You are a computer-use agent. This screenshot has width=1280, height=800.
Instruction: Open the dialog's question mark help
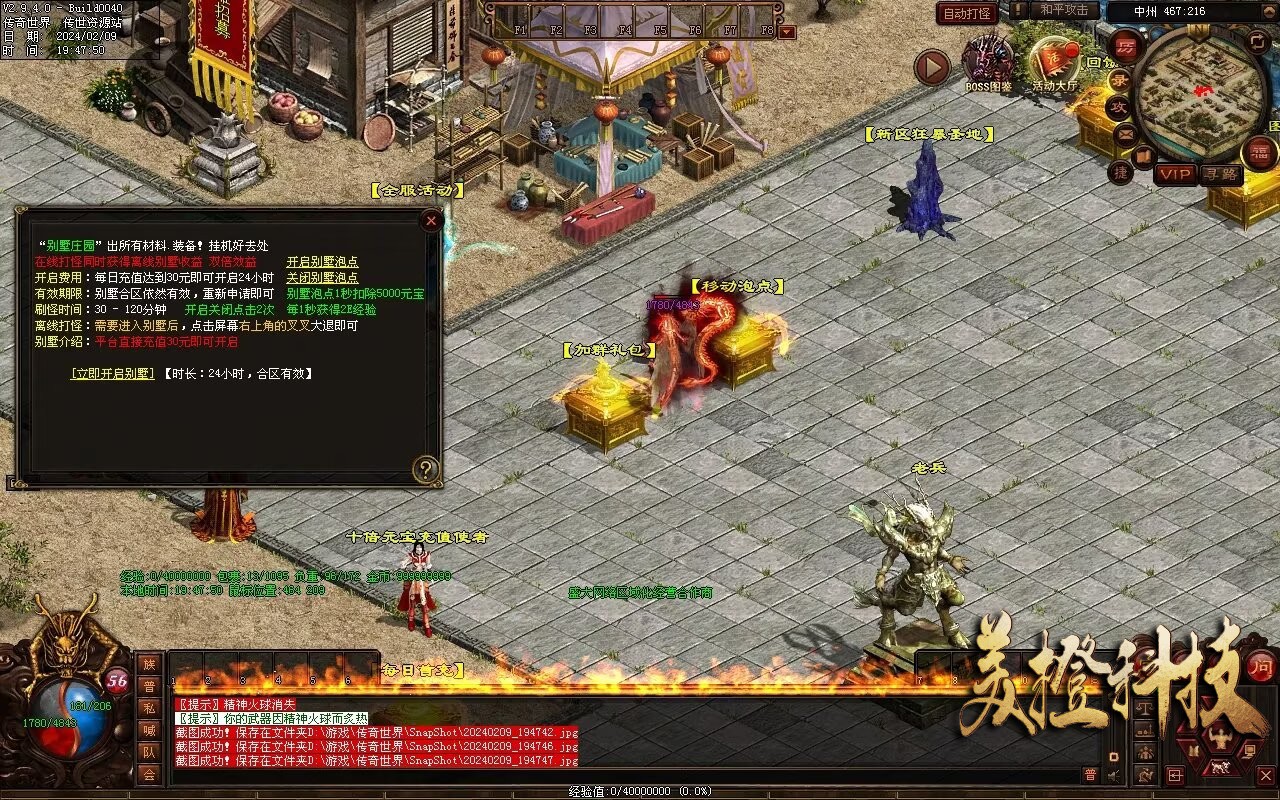427,468
